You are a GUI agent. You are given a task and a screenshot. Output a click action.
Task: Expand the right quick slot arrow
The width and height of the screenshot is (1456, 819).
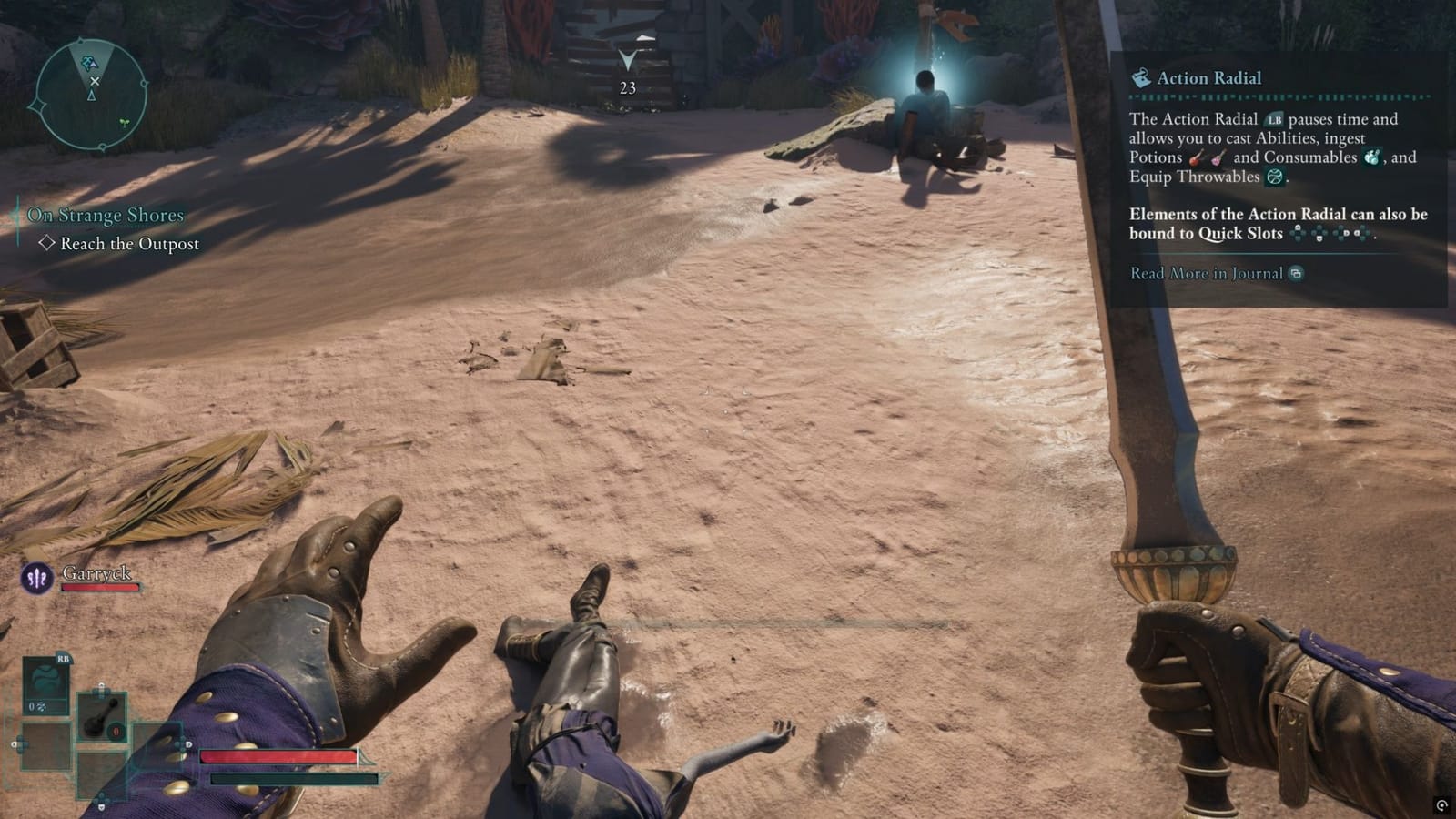point(188,743)
